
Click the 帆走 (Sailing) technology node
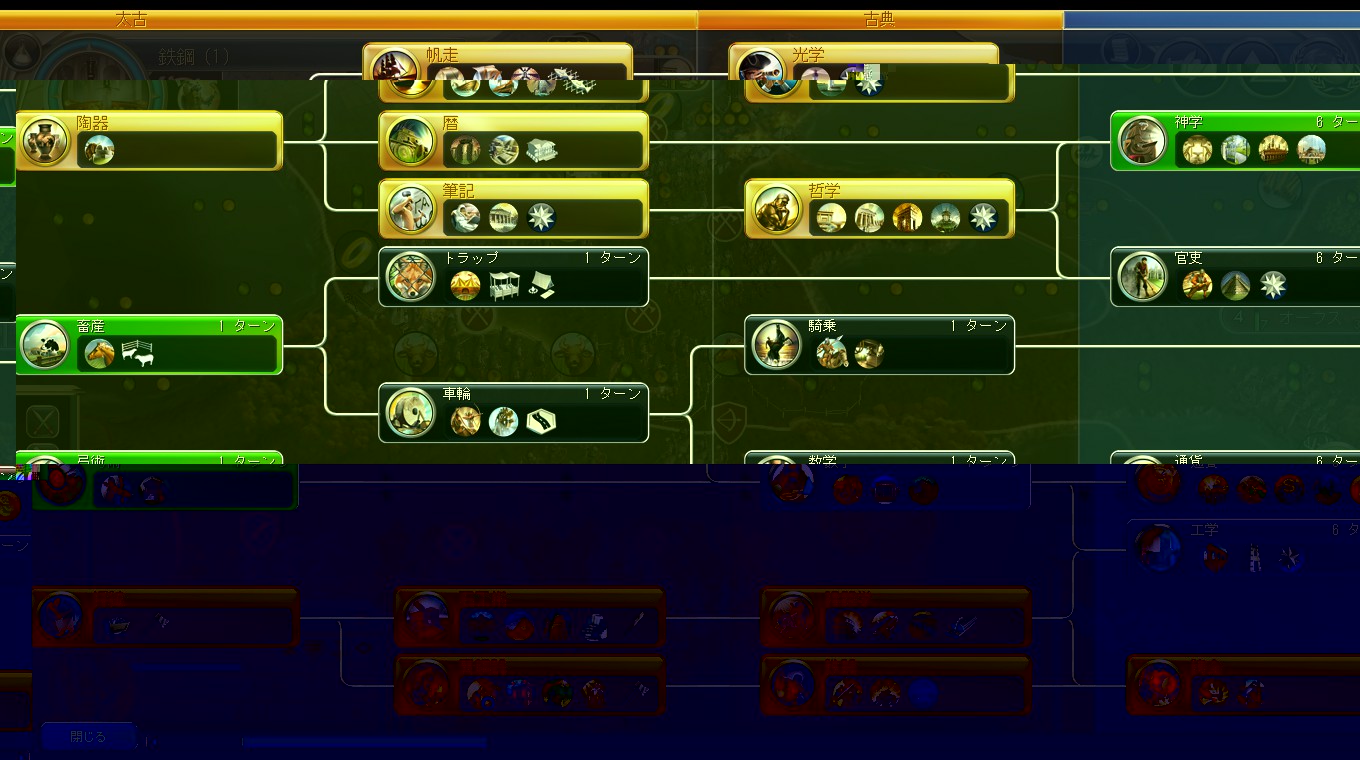point(498,59)
